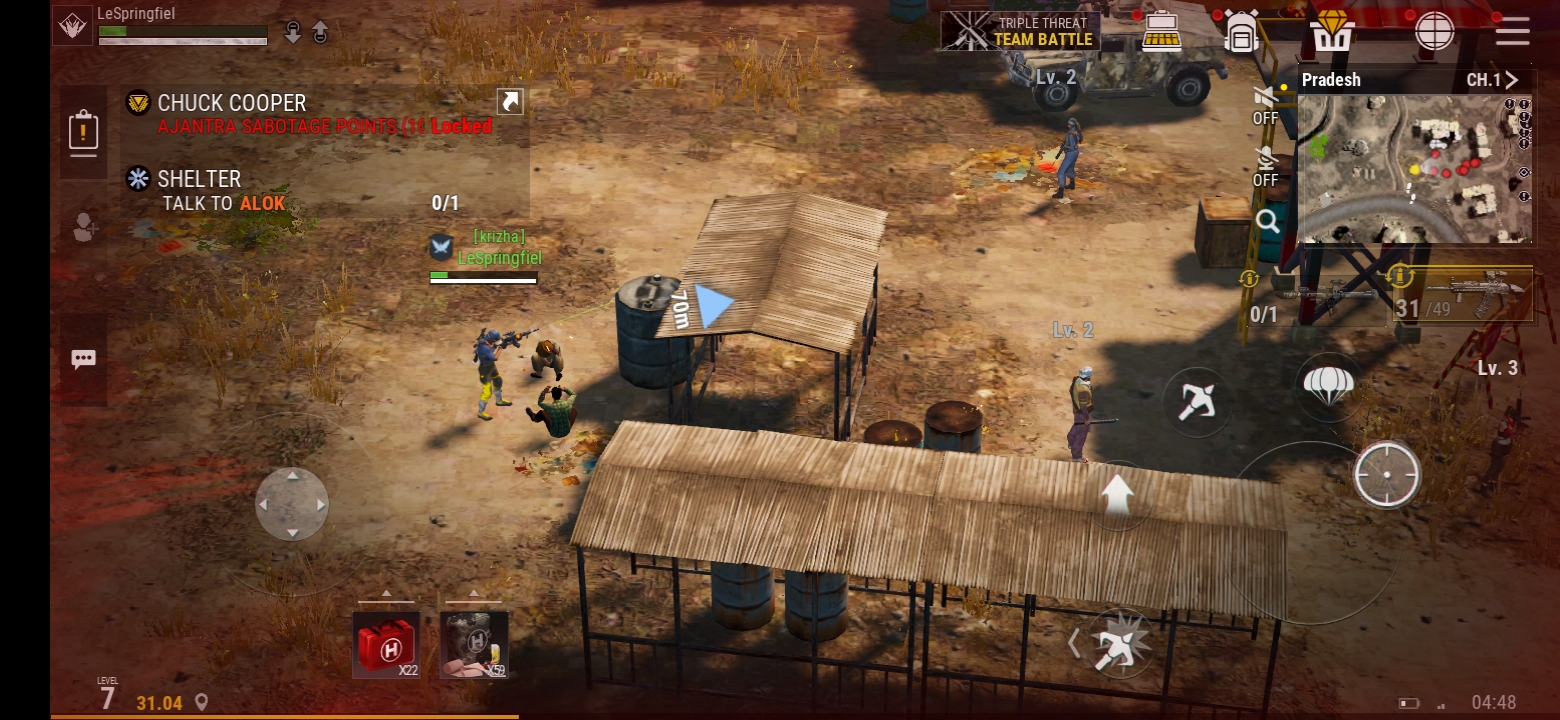Click the Chuck Cooper quest shortcut arrow

pyautogui.click(x=510, y=102)
